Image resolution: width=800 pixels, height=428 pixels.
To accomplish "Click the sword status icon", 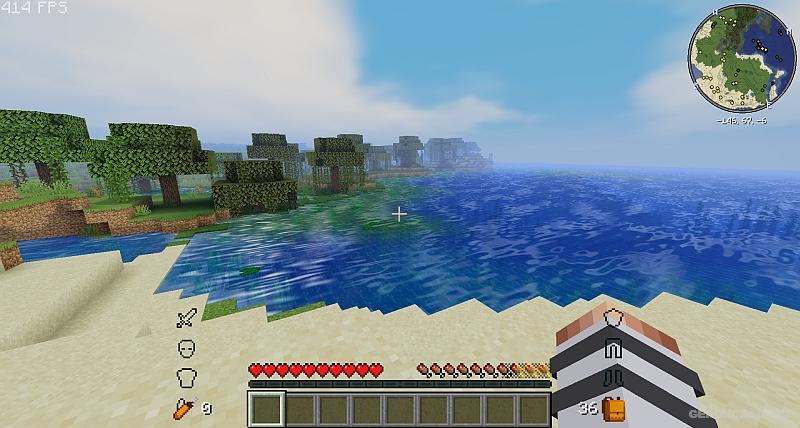I will tap(186, 320).
